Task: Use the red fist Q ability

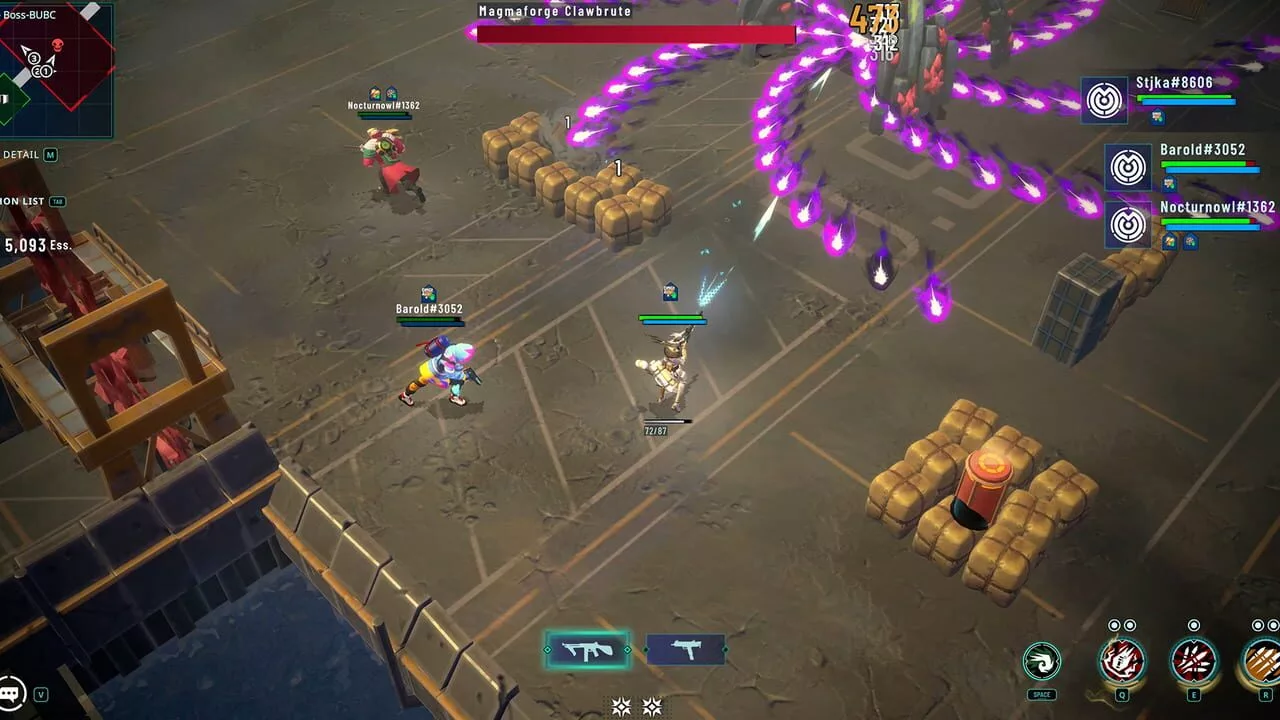Action: (x=1121, y=661)
